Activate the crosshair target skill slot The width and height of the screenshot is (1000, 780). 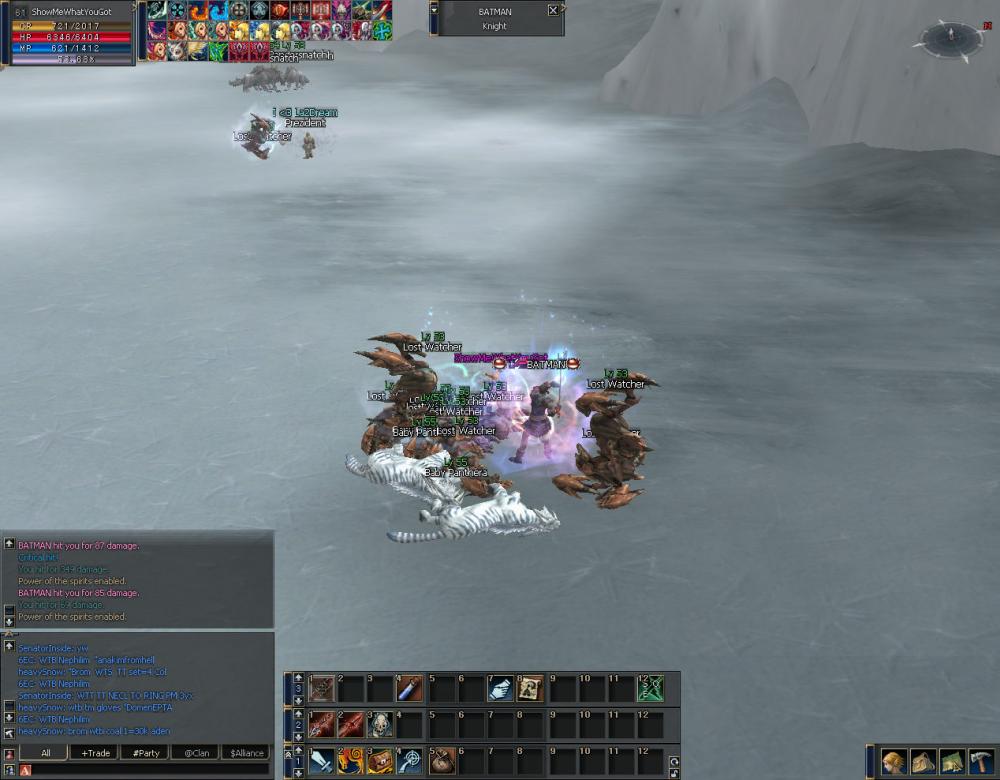[410, 761]
